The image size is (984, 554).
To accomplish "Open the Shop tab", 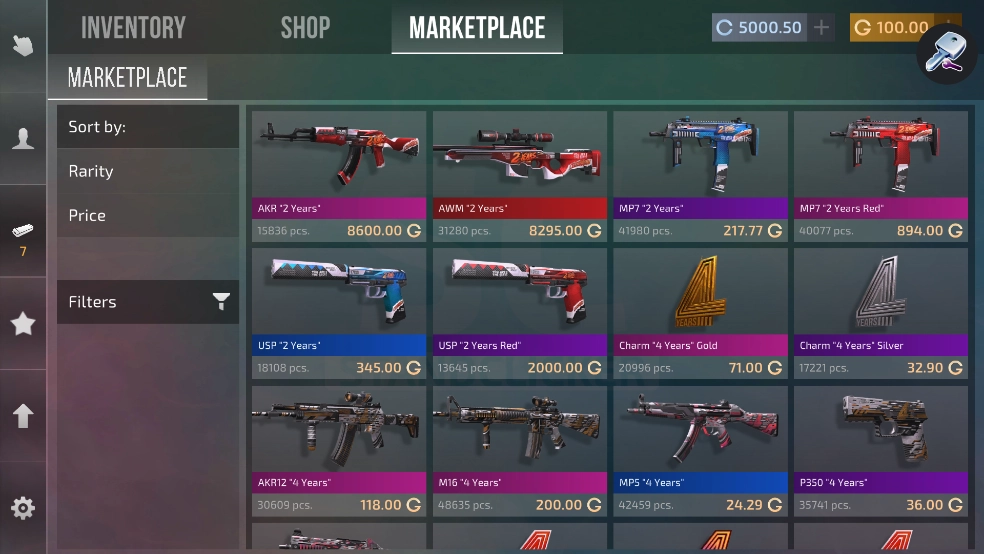I will [305, 28].
